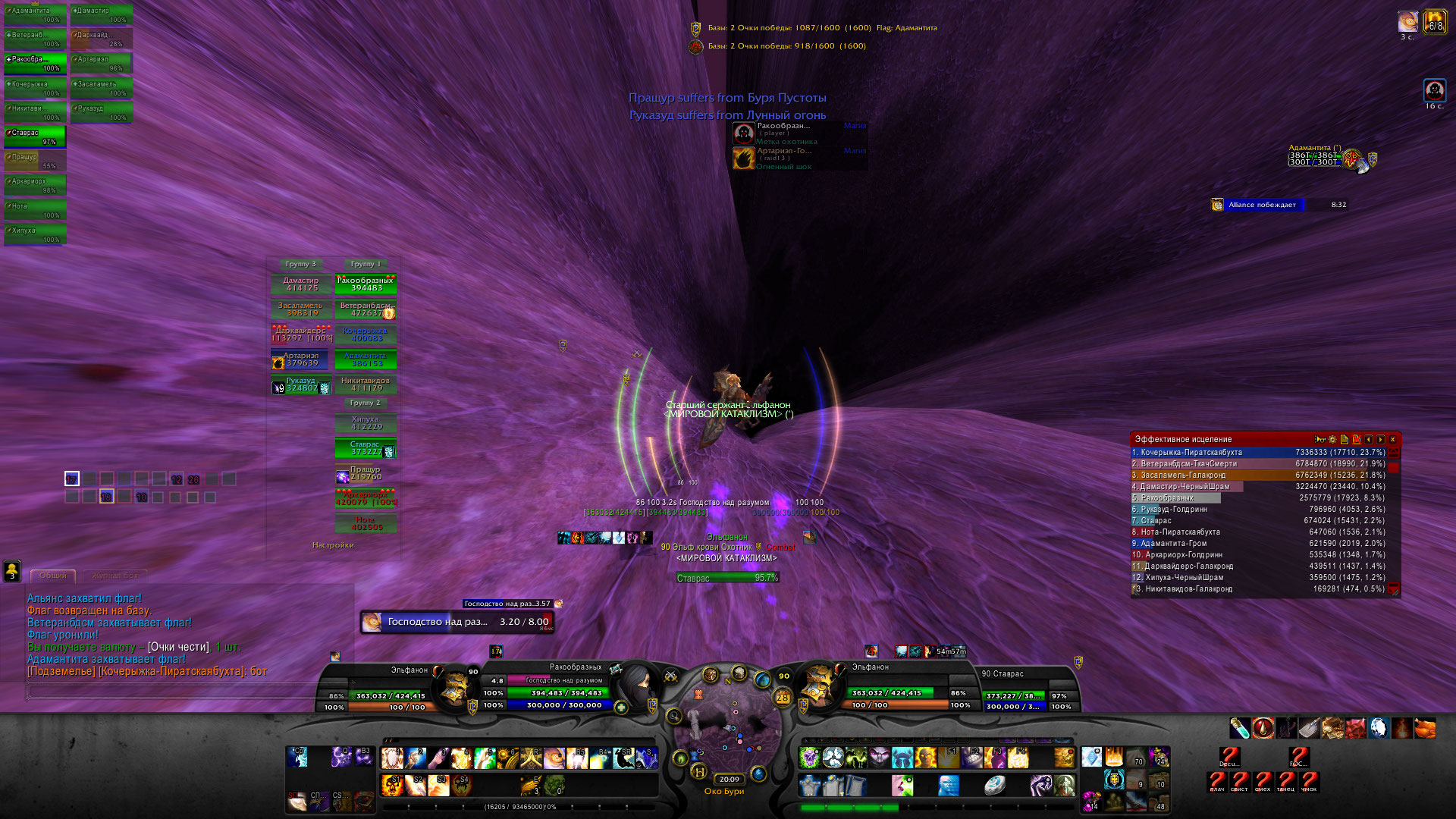Click Хилуха's raid frame in Group 2
Image resolution: width=1456 pixels, height=819 pixels.
366,423
